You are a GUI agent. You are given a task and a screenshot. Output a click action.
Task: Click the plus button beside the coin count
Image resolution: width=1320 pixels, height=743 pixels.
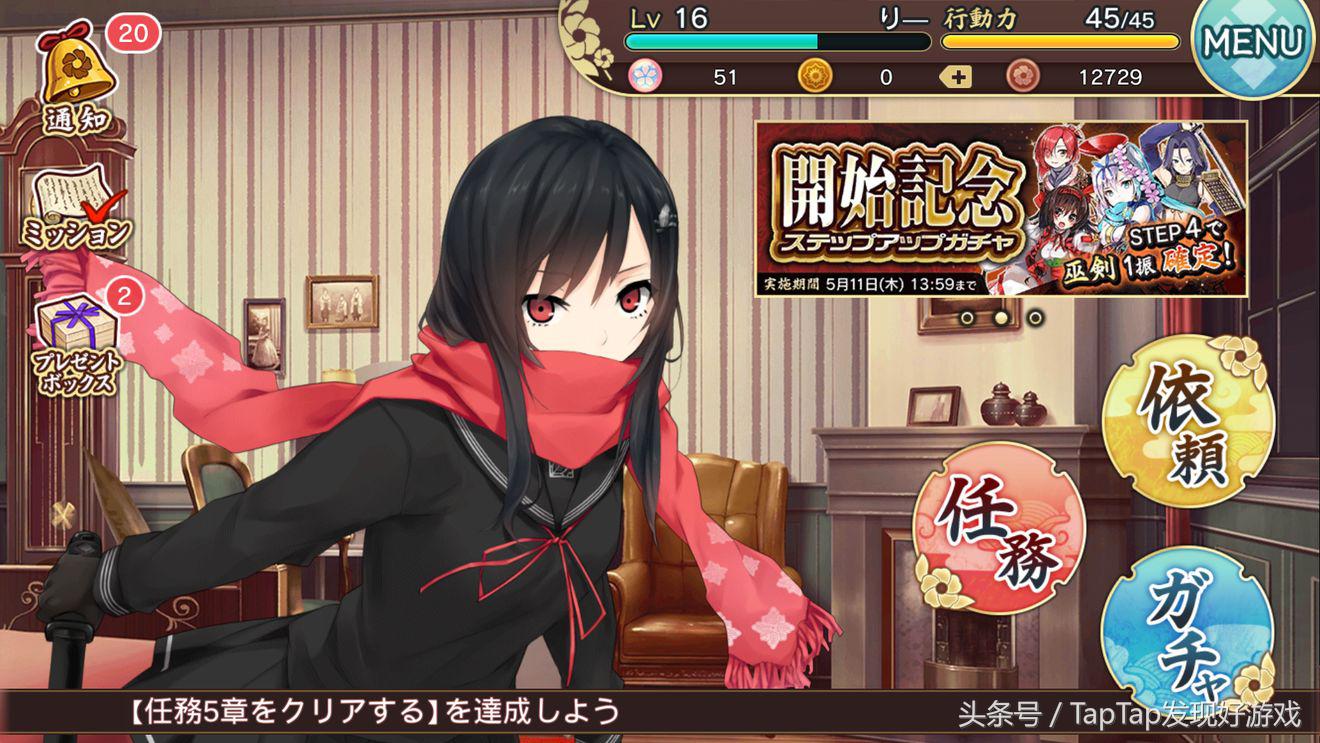958,77
